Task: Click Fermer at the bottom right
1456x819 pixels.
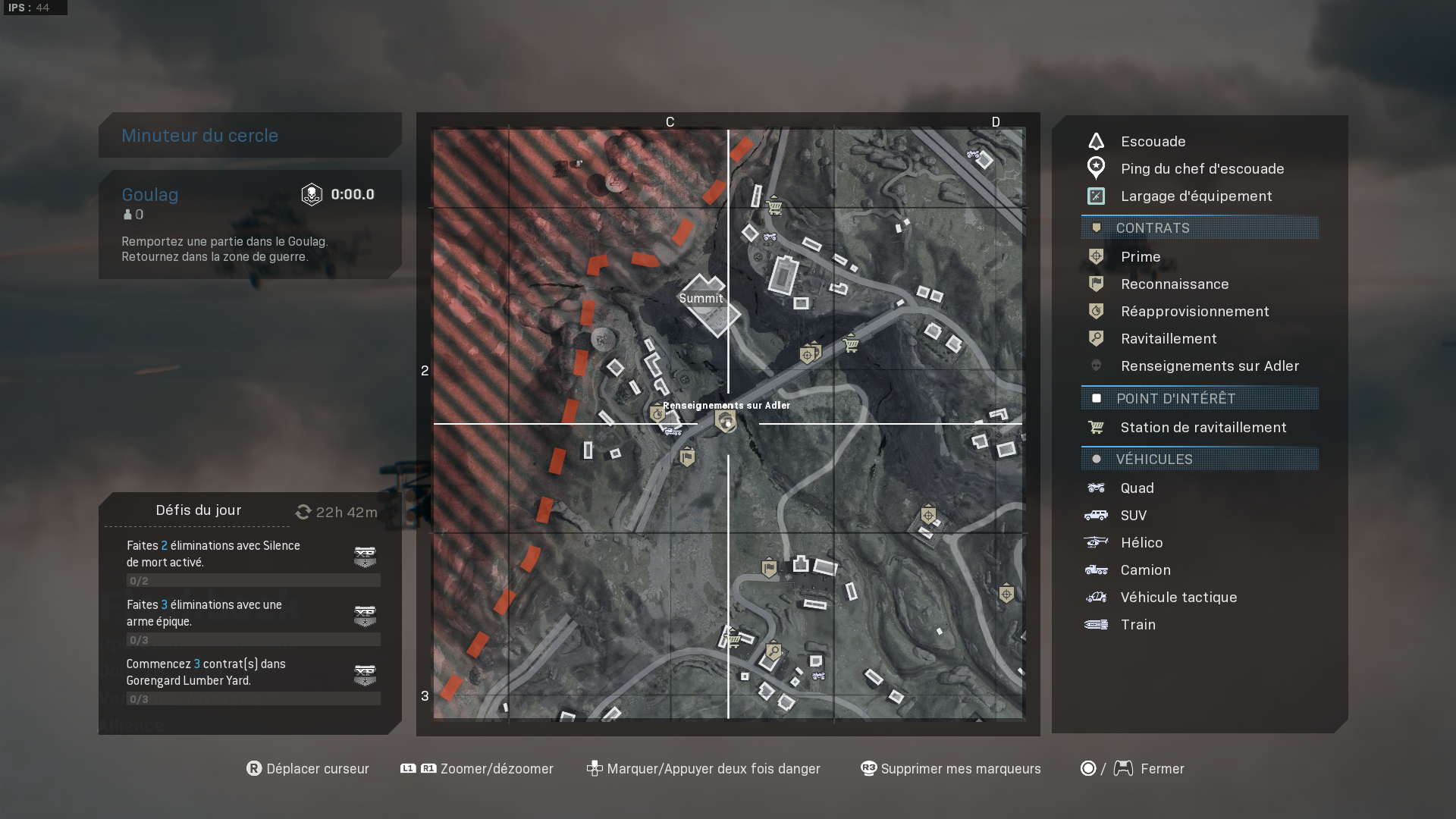Action: (1162, 768)
